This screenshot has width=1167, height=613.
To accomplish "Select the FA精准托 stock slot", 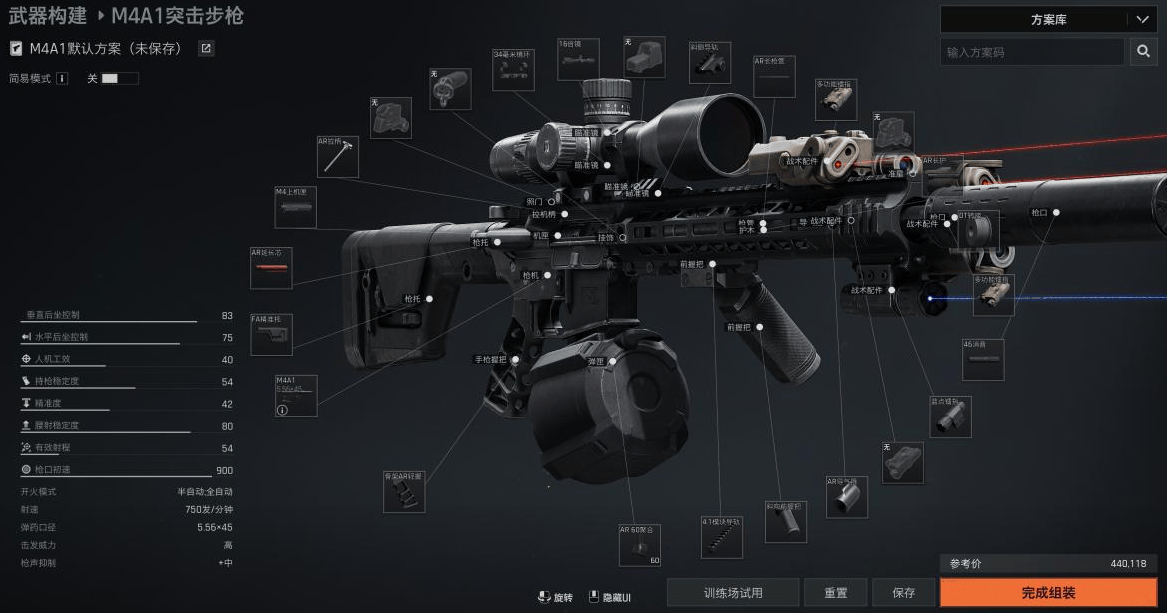I will pos(271,335).
